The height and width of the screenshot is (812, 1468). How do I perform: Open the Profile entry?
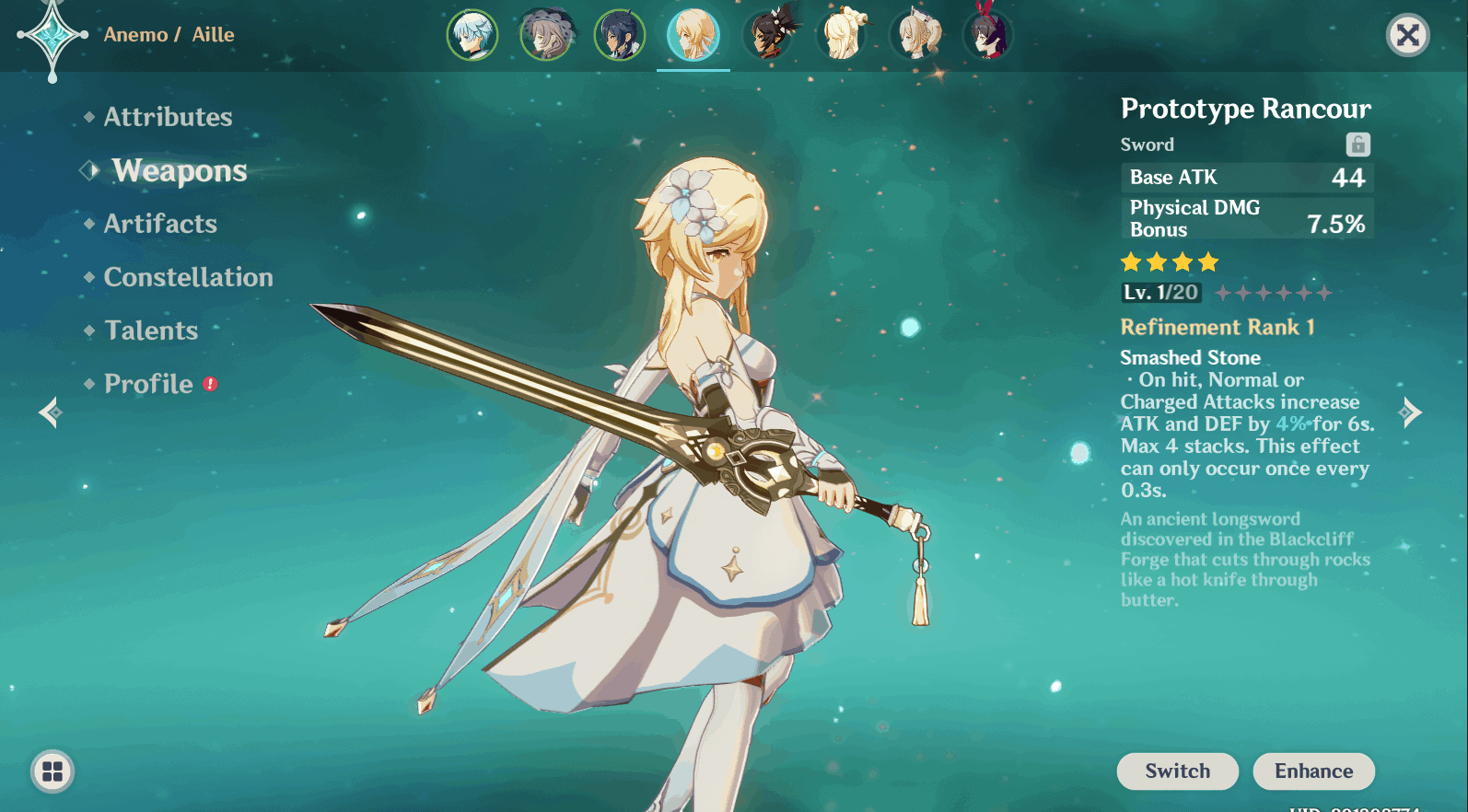point(148,384)
